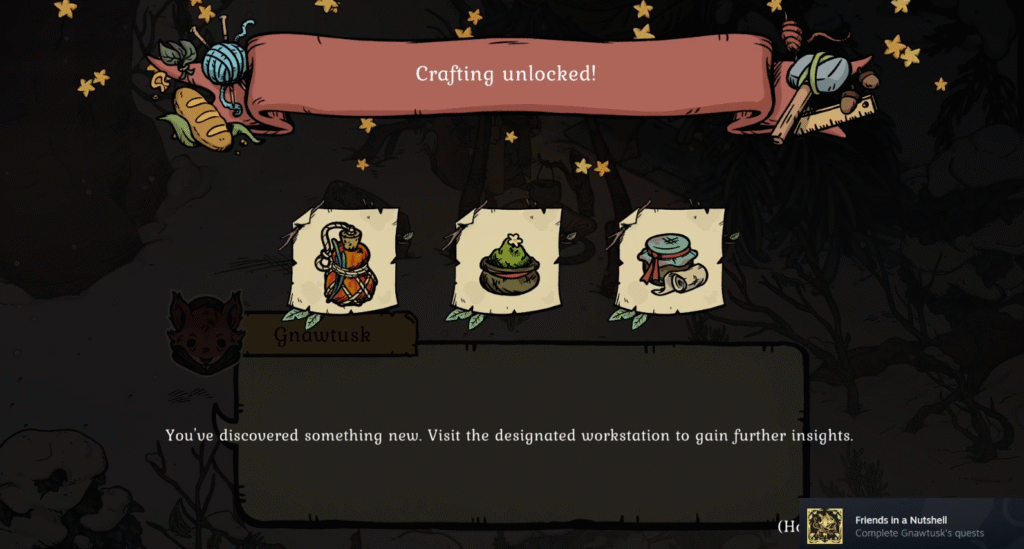Open the Friends in a Nutshell achievement notification
The image size is (1024, 549).
910,525
